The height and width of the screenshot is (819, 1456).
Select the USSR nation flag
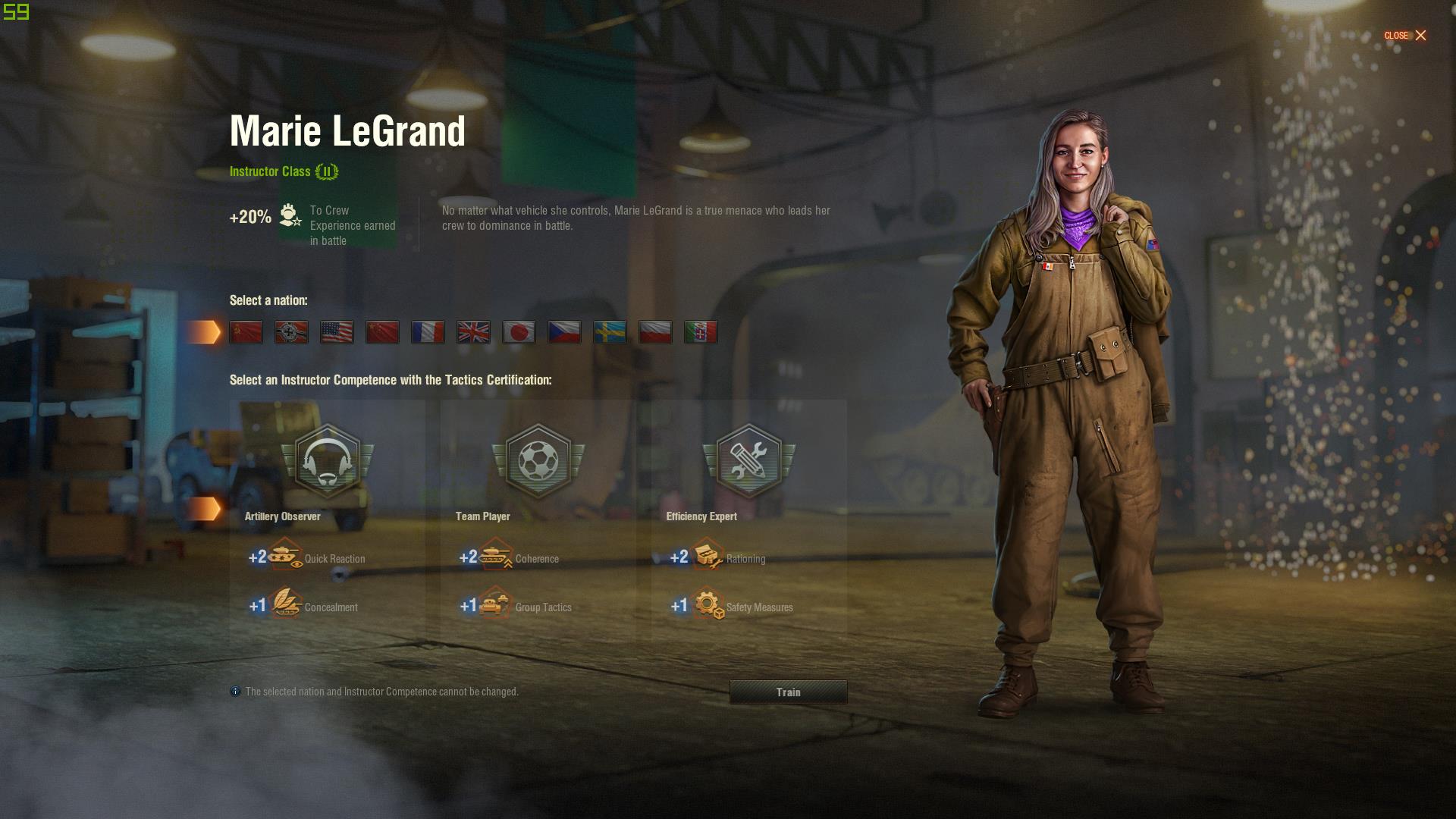pyautogui.click(x=246, y=332)
